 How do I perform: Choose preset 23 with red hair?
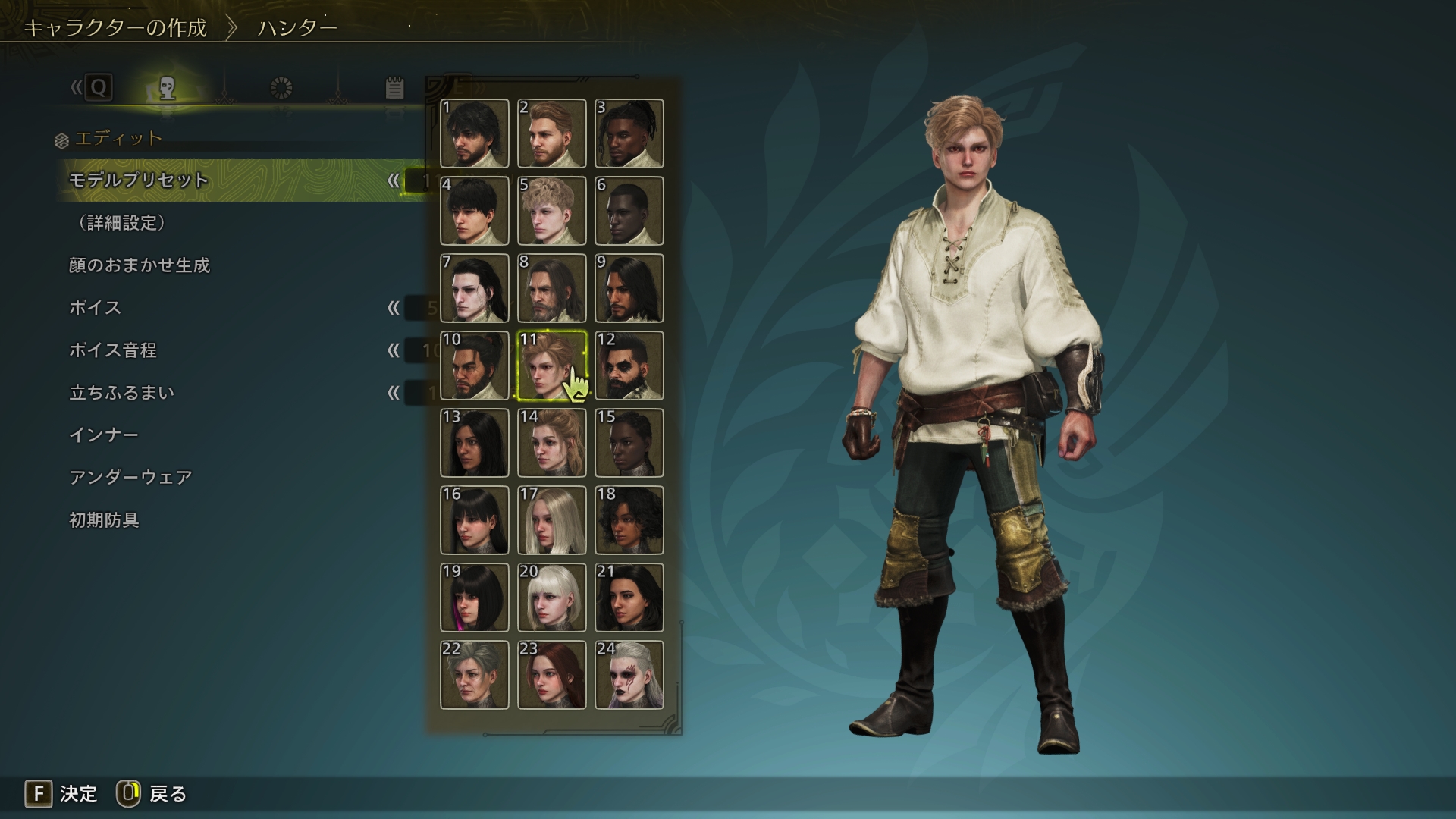[552, 675]
